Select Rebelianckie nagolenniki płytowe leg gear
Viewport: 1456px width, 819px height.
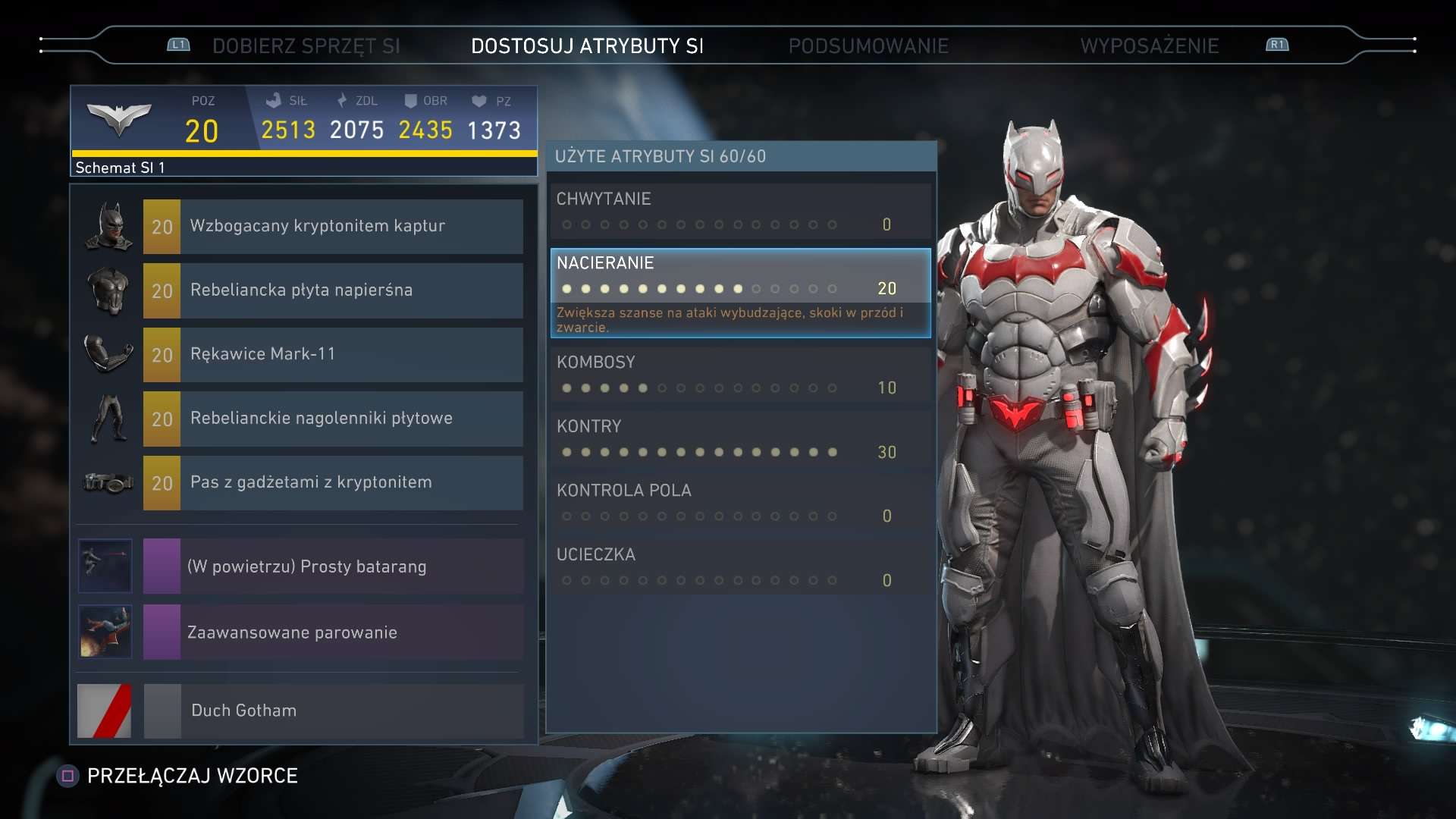coord(332,419)
